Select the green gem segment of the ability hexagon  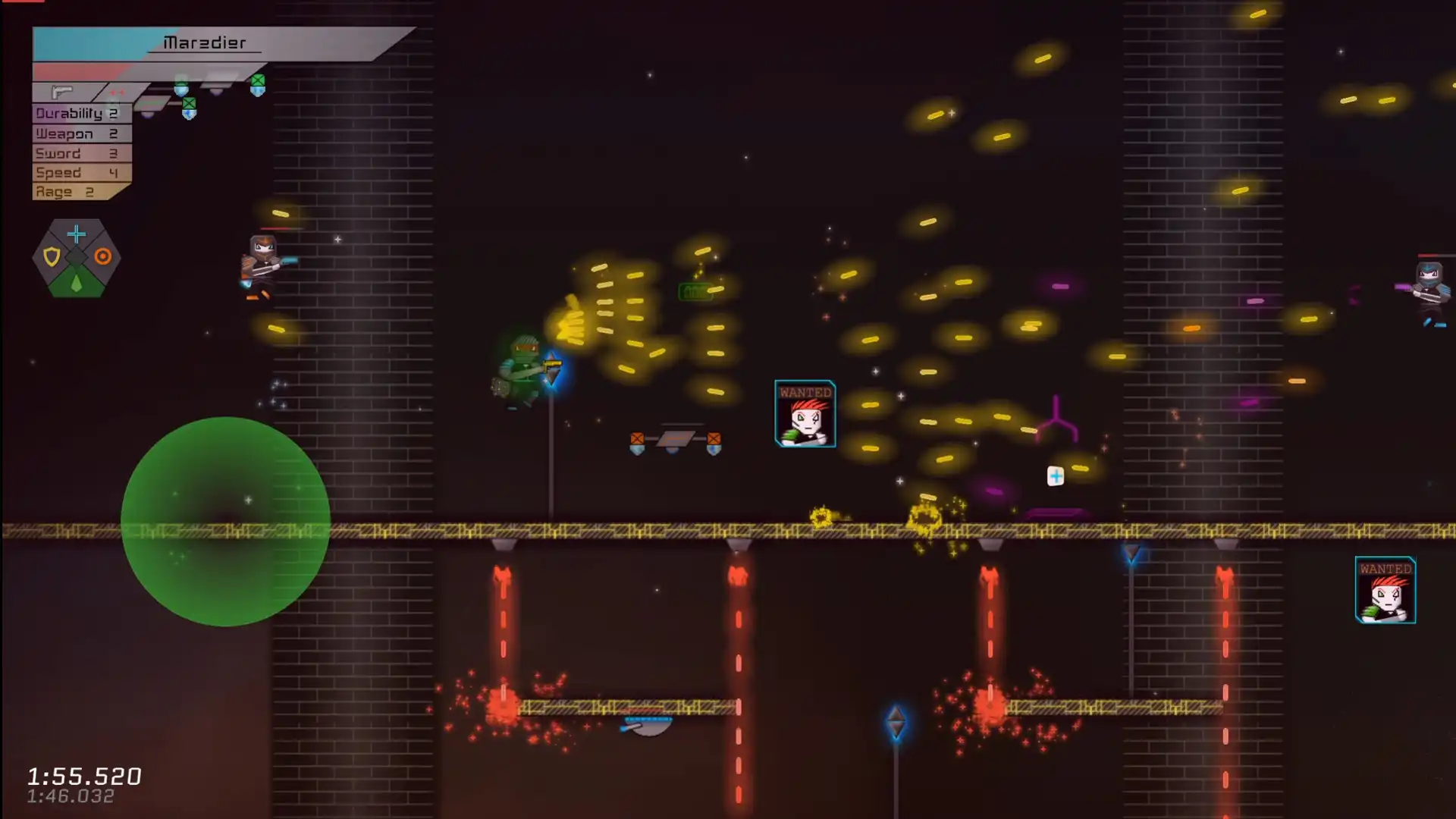tap(76, 282)
